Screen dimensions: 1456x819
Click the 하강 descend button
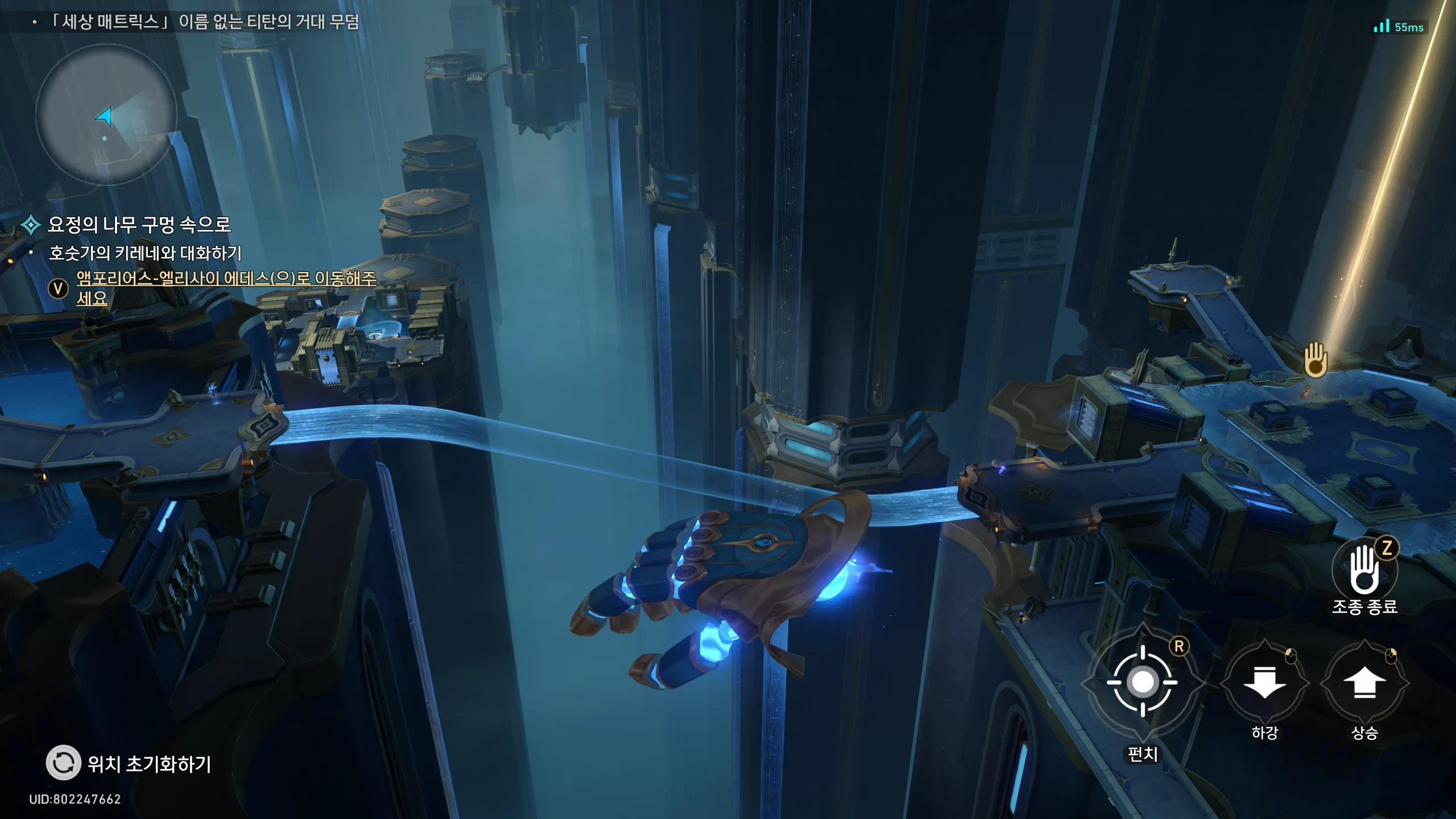[x=1264, y=682]
